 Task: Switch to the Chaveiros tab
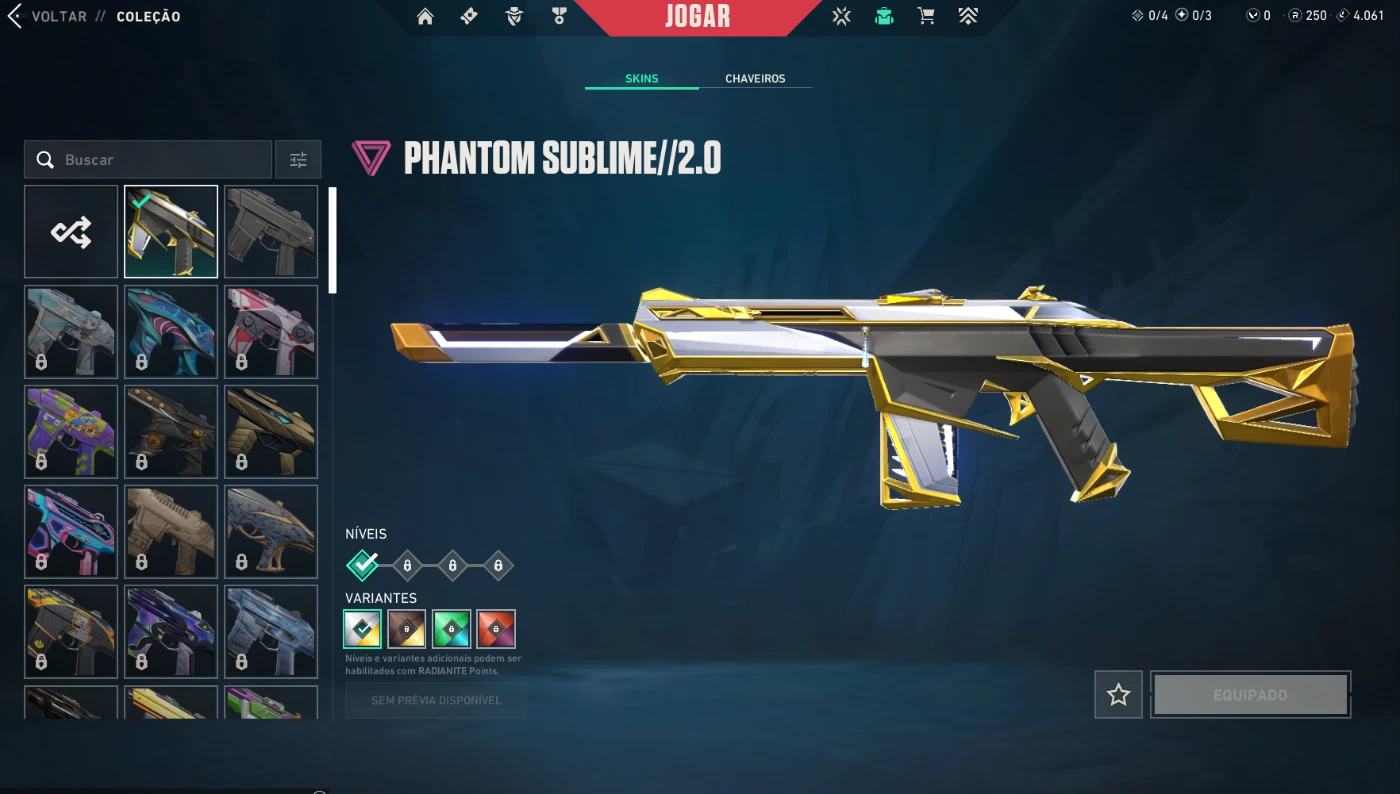(x=755, y=78)
